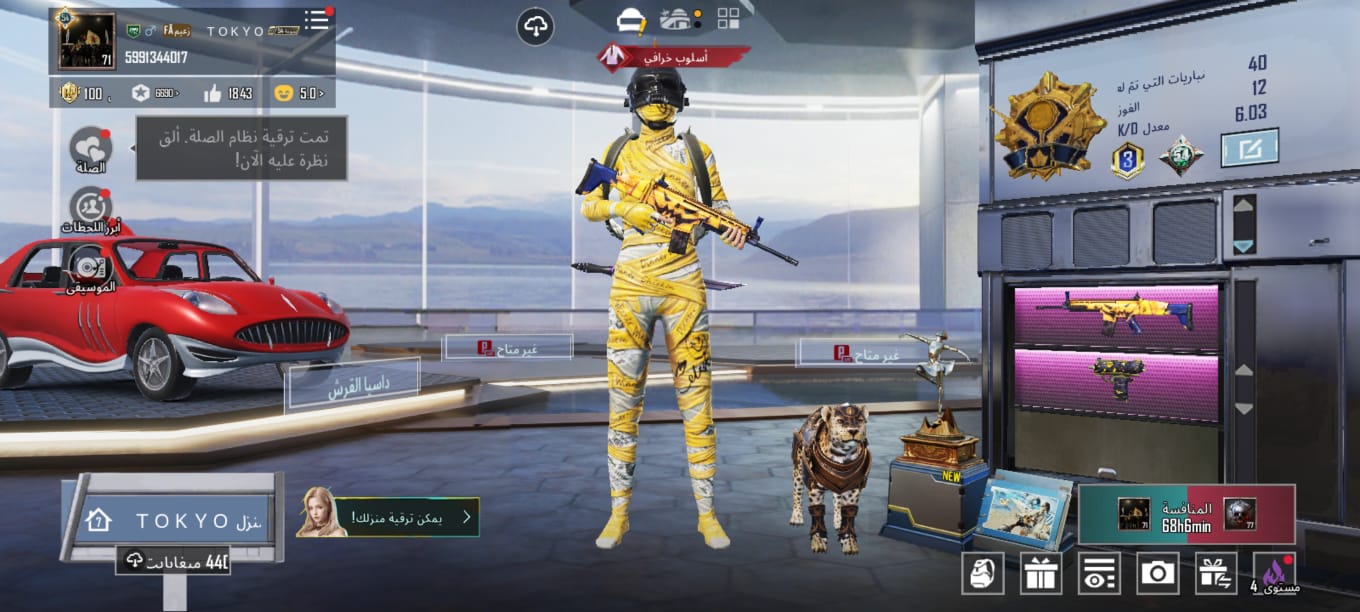The image size is (1360, 612).
Task: Open the backpack inventory icon
Action: point(982,573)
